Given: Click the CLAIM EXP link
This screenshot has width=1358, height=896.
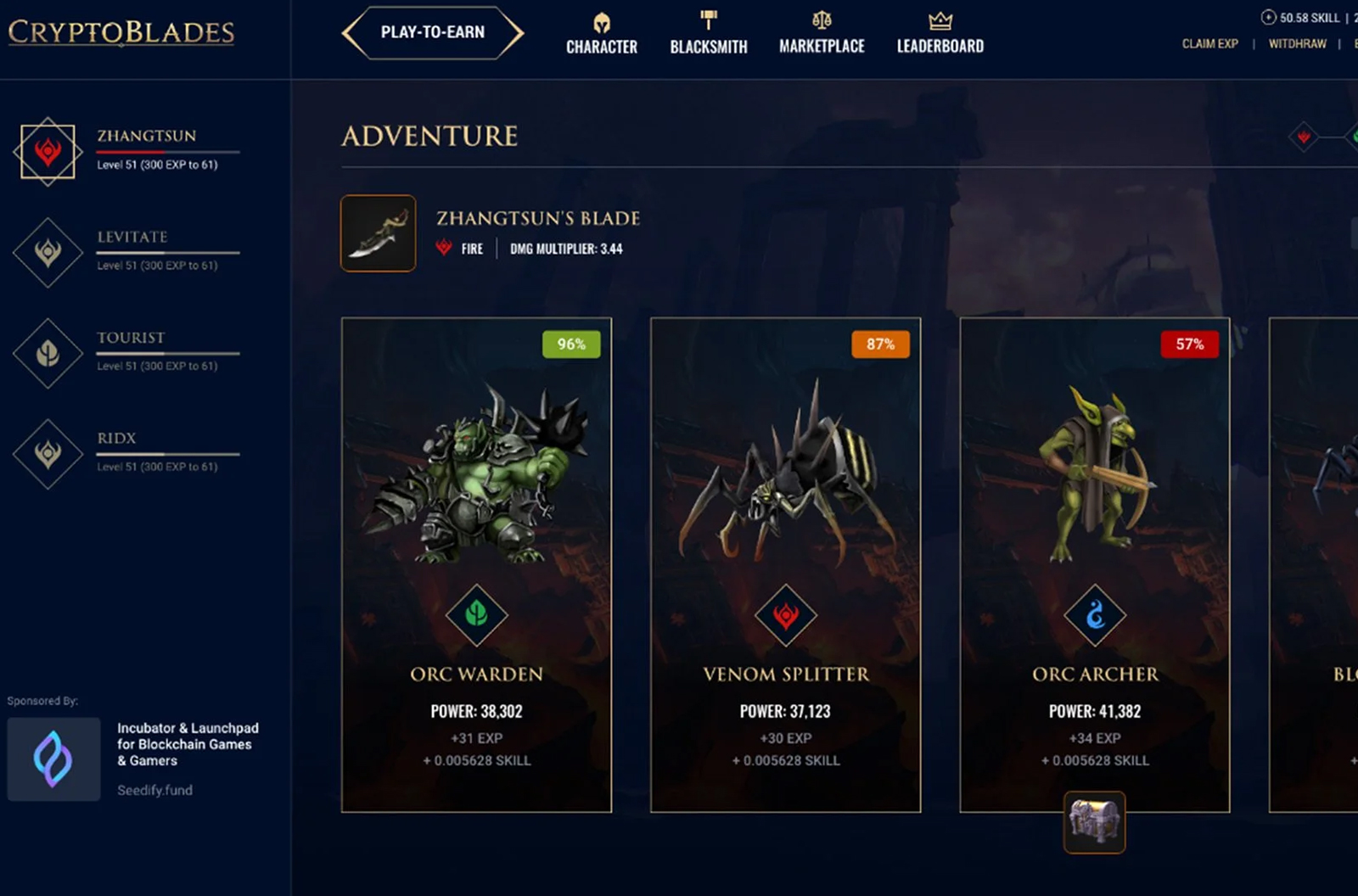Looking at the screenshot, I should (1209, 43).
